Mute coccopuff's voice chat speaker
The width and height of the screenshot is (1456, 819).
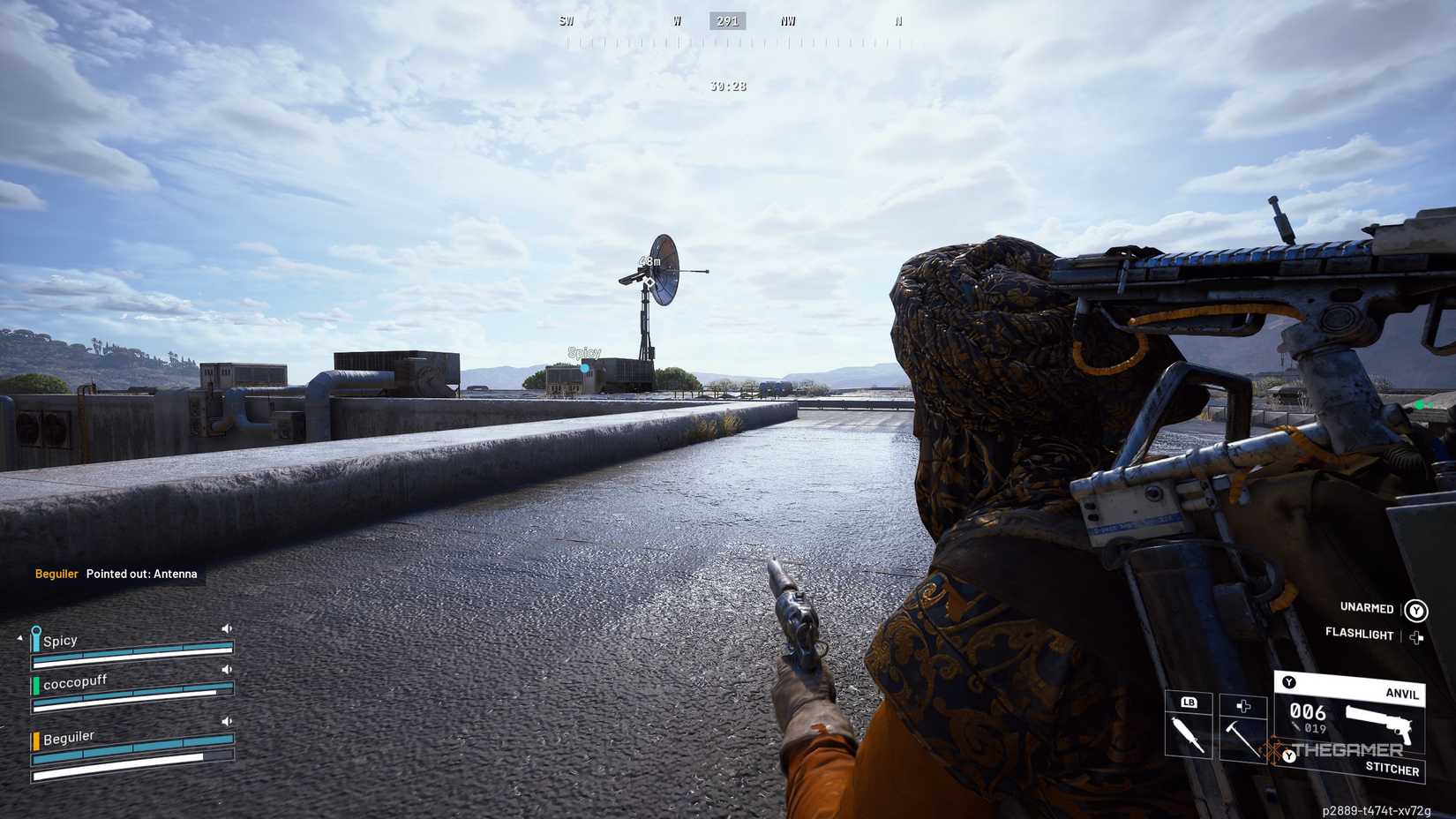(227, 671)
